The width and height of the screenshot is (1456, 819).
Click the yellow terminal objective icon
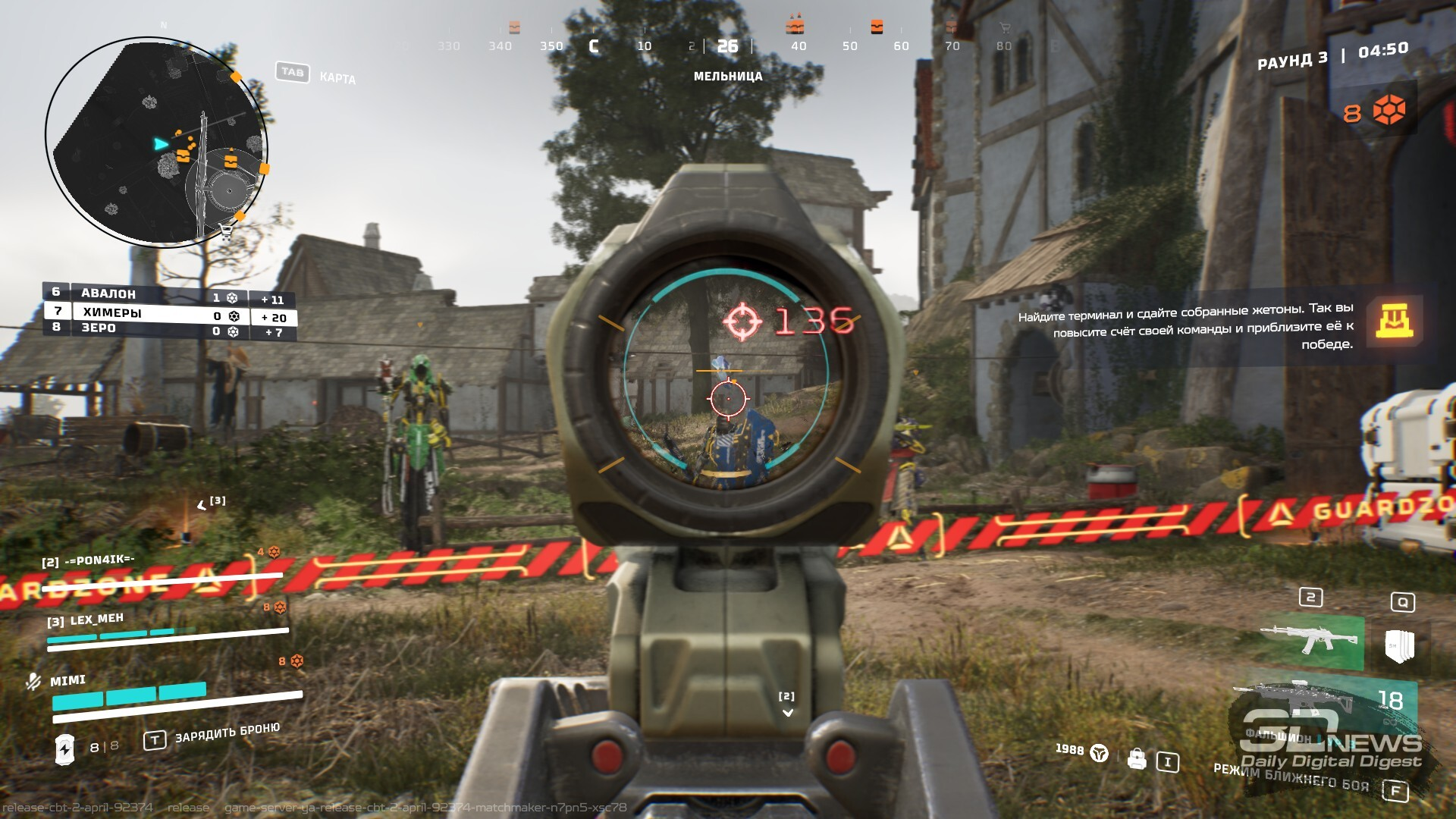pyautogui.click(x=1394, y=321)
